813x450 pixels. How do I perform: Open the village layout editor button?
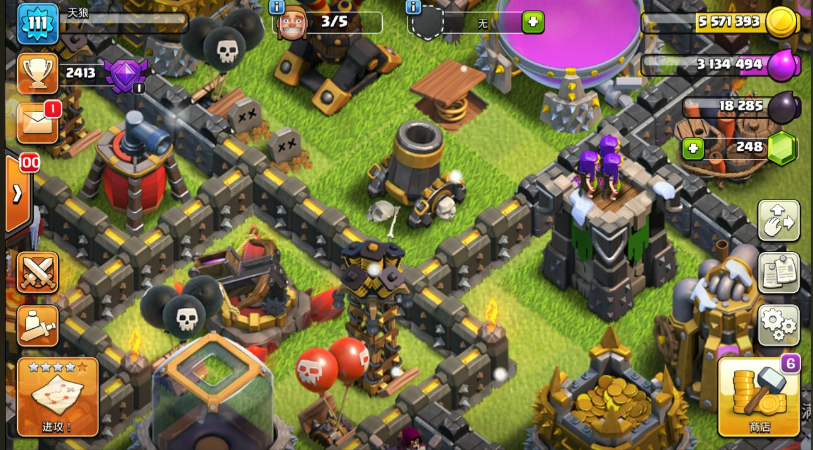[778, 220]
